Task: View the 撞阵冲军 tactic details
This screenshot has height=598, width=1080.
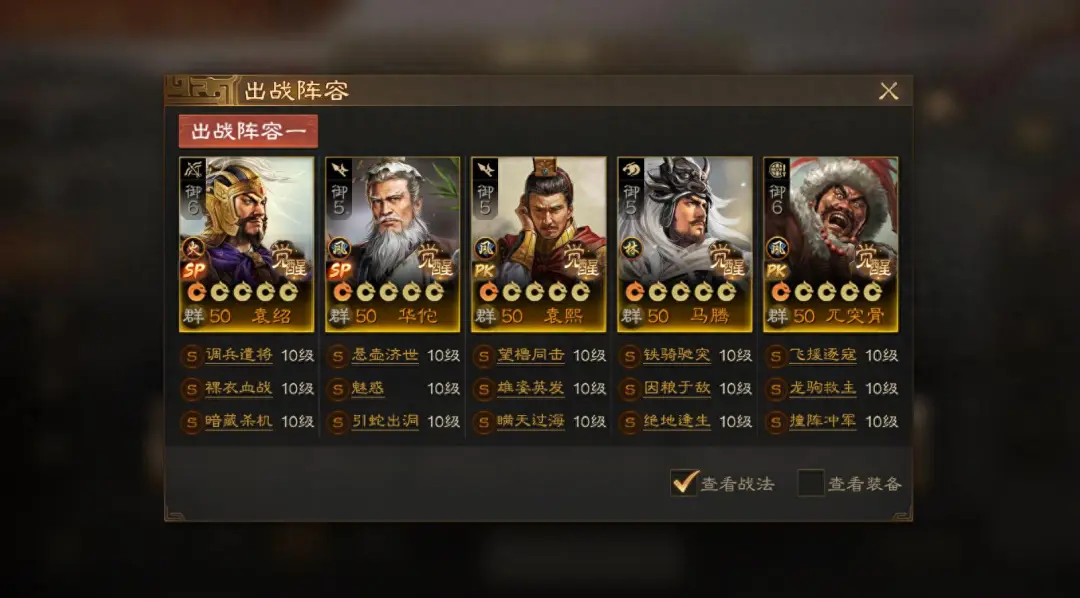Action: pos(822,421)
